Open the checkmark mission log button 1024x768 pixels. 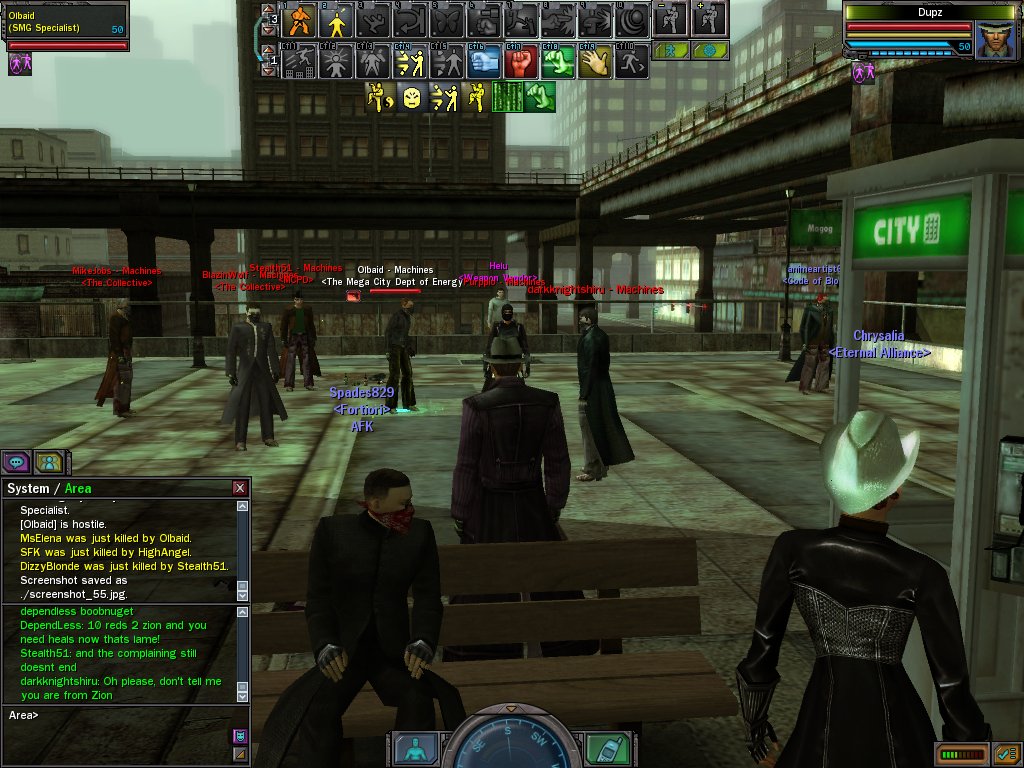(x=1004, y=753)
